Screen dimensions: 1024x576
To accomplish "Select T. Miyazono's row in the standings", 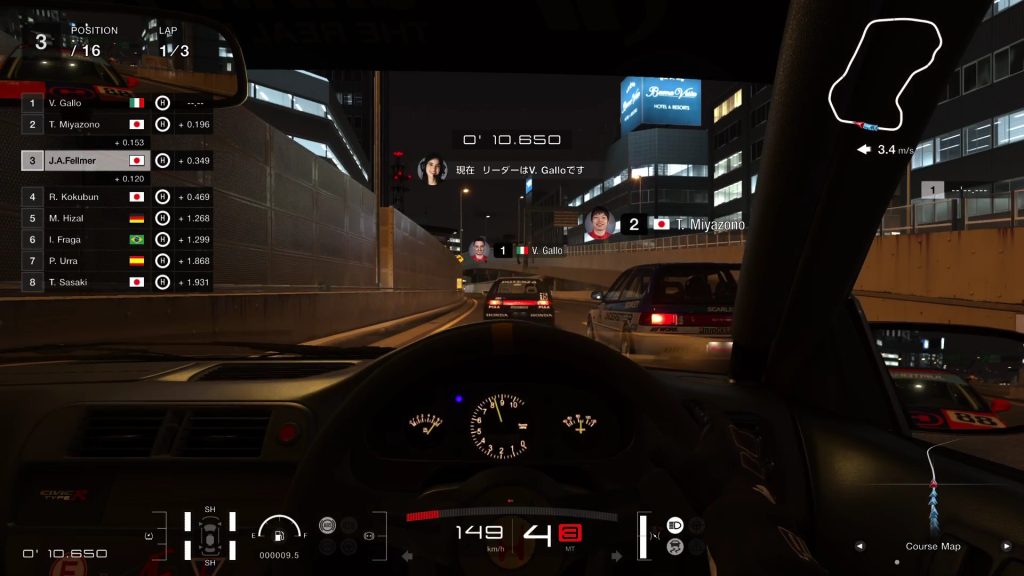I will click(85, 124).
